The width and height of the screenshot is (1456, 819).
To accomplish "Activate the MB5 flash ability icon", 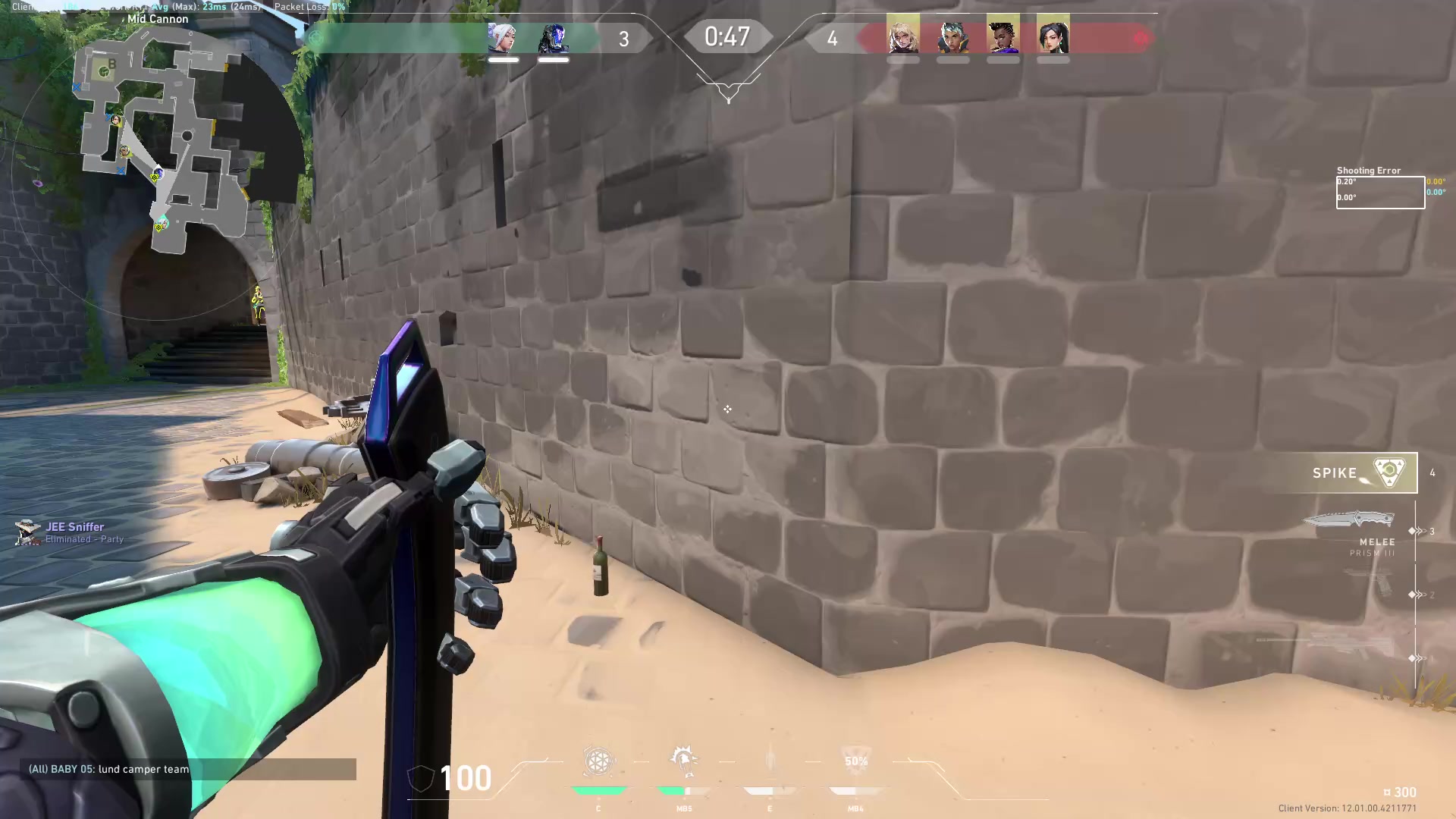I will (684, 762).
